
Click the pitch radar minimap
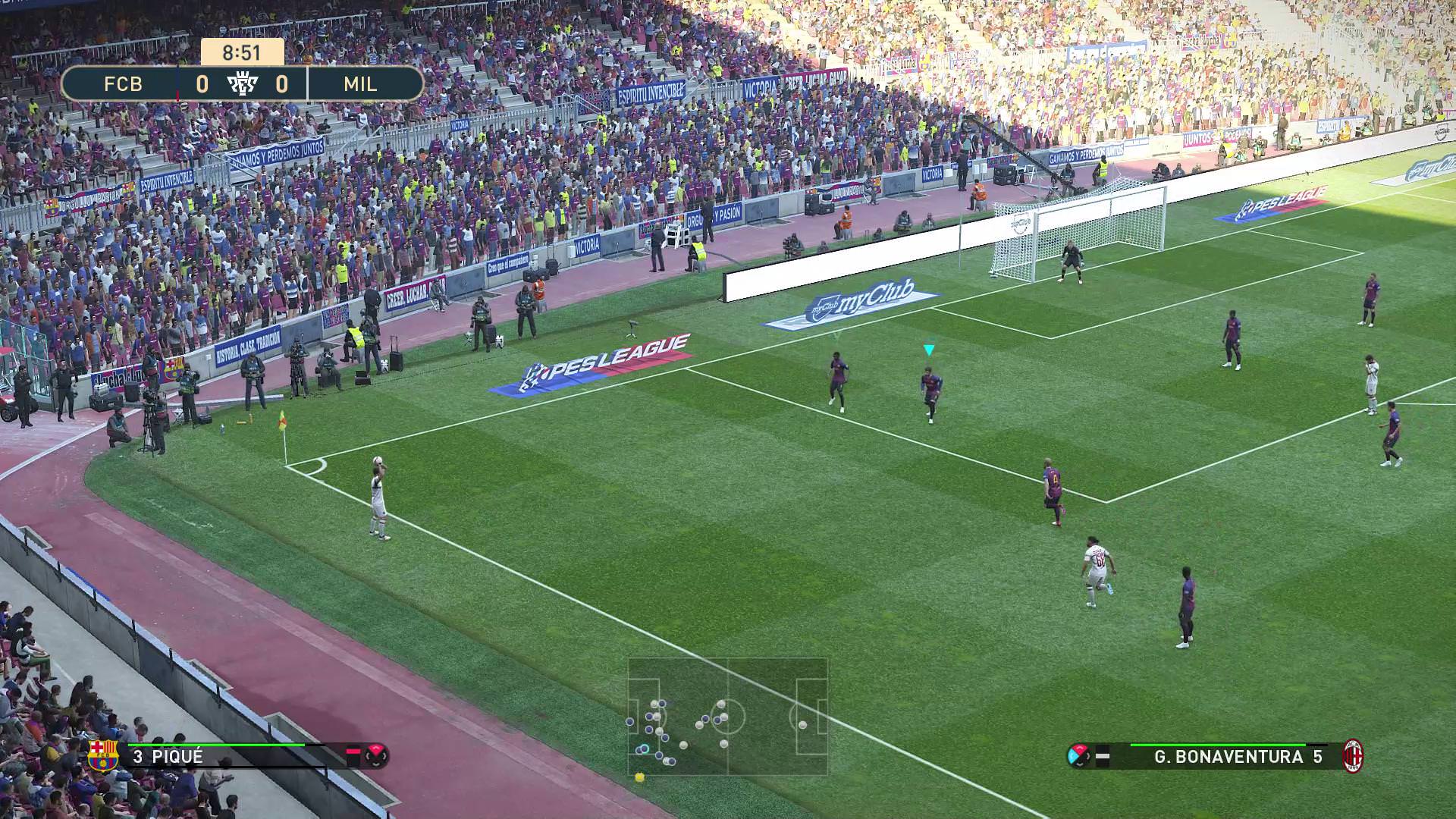pyautogui.click(x=727, y=717)
